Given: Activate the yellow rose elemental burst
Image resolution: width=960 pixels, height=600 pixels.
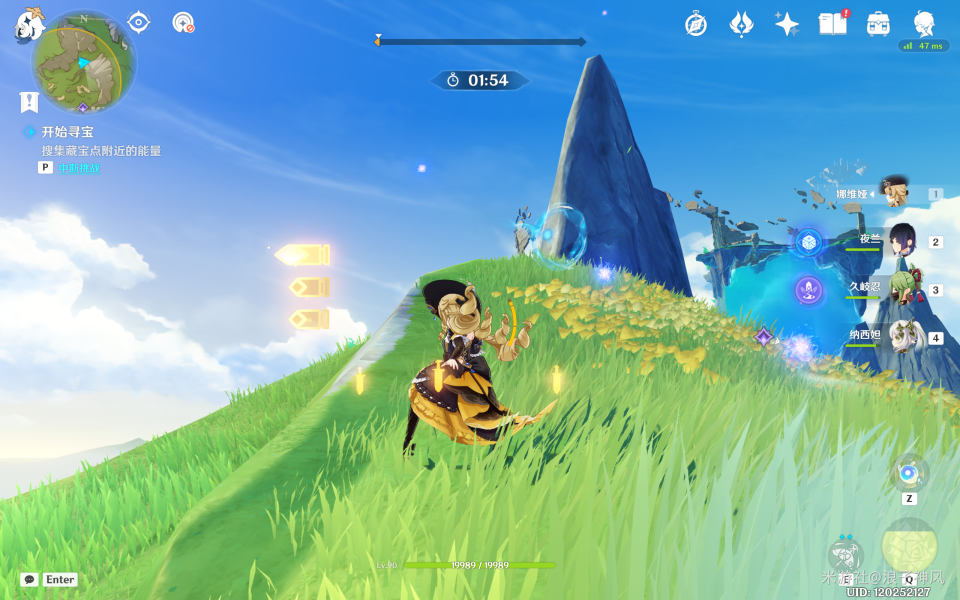Looking at the screenshot, I should (x=909, y=547).
